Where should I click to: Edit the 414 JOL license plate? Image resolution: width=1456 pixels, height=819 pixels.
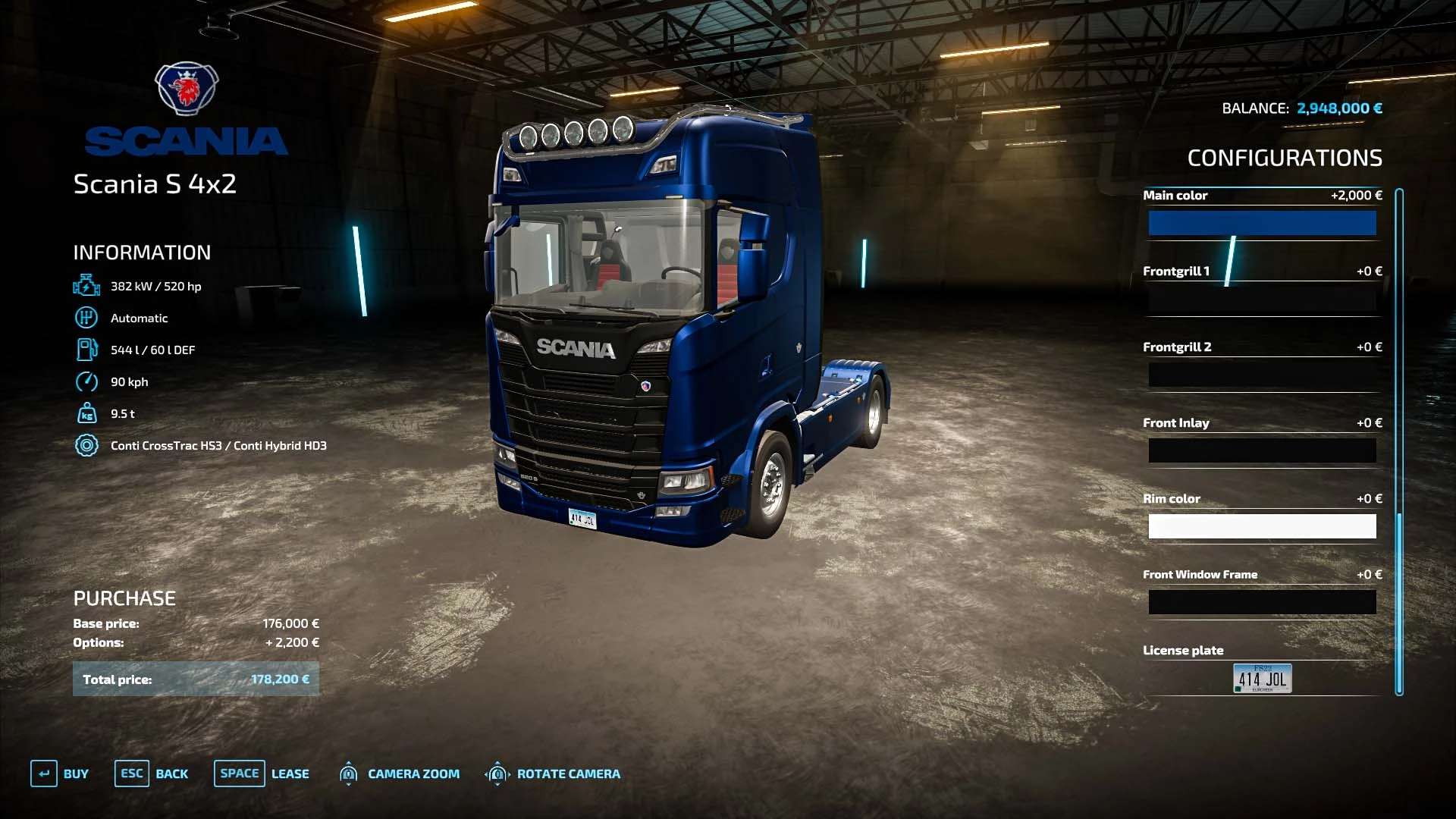click(1262, 678)
